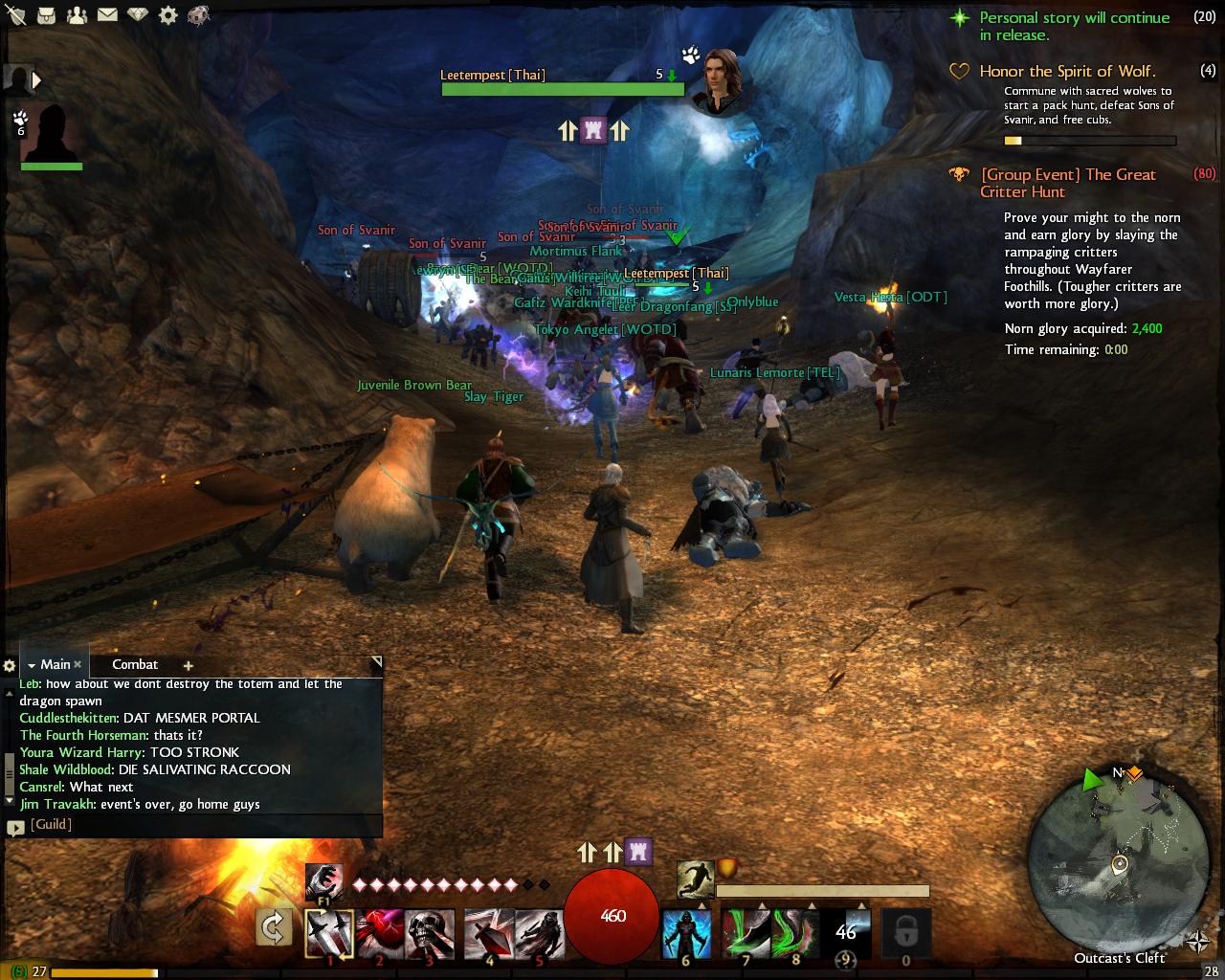Select The Great Critter Hunt group event
Viewport: 1225px width, 980px height.
(1068, 183)
